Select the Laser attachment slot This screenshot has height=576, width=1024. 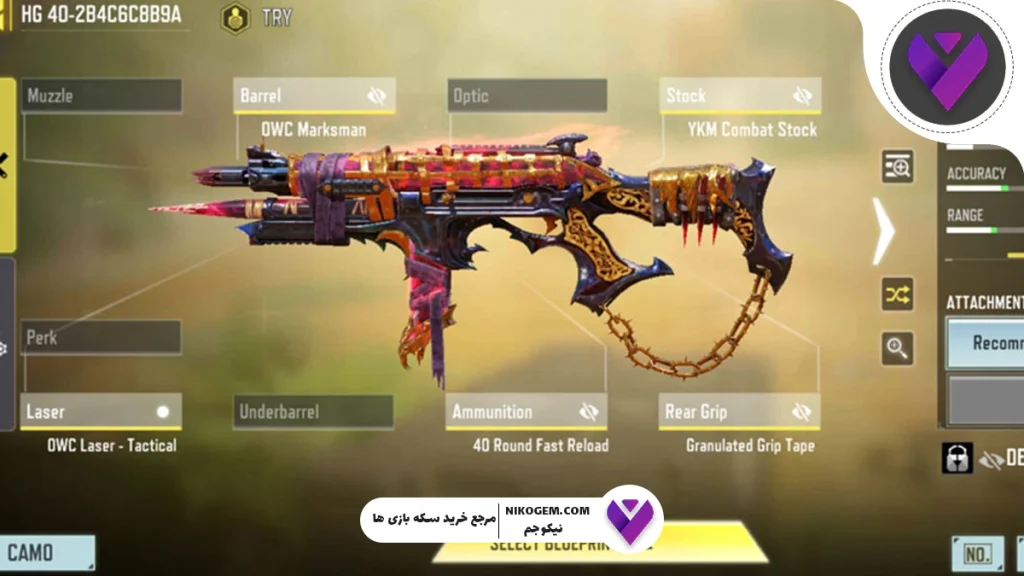(100, 411)
